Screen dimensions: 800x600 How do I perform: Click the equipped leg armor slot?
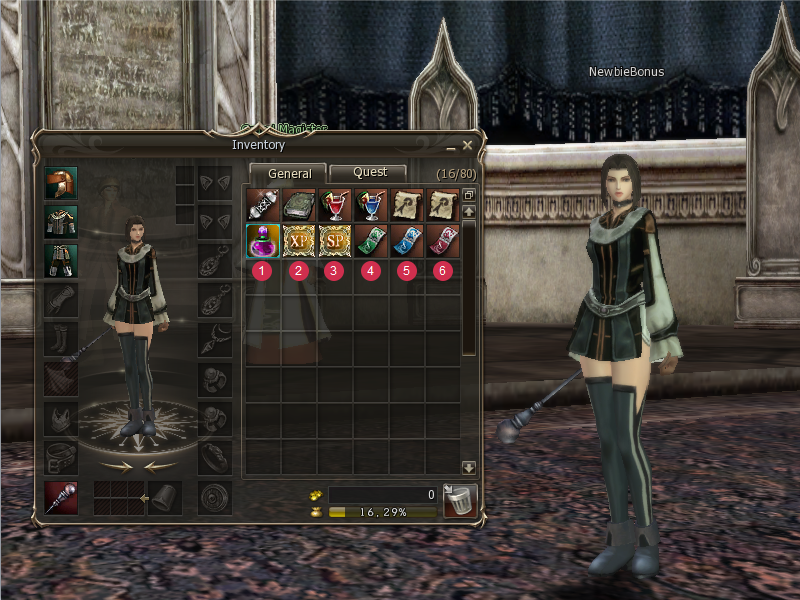pos(61,259)
